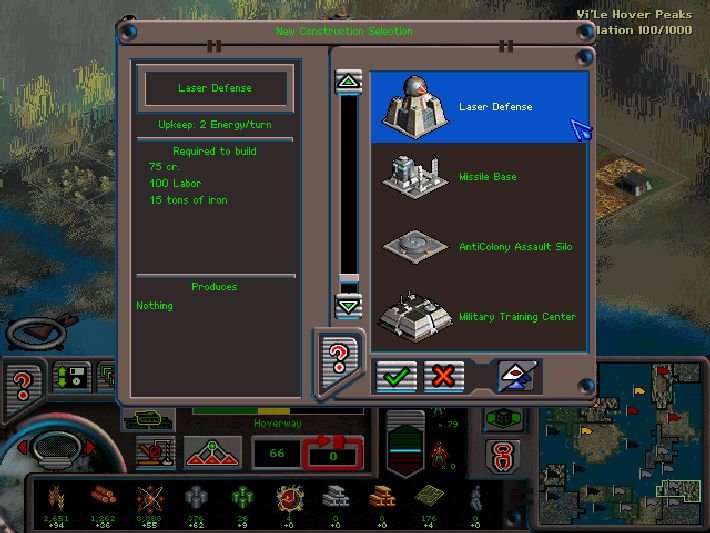Open help via the dialog's question mark
Screen dimensions: 710x533
[337, 357]
